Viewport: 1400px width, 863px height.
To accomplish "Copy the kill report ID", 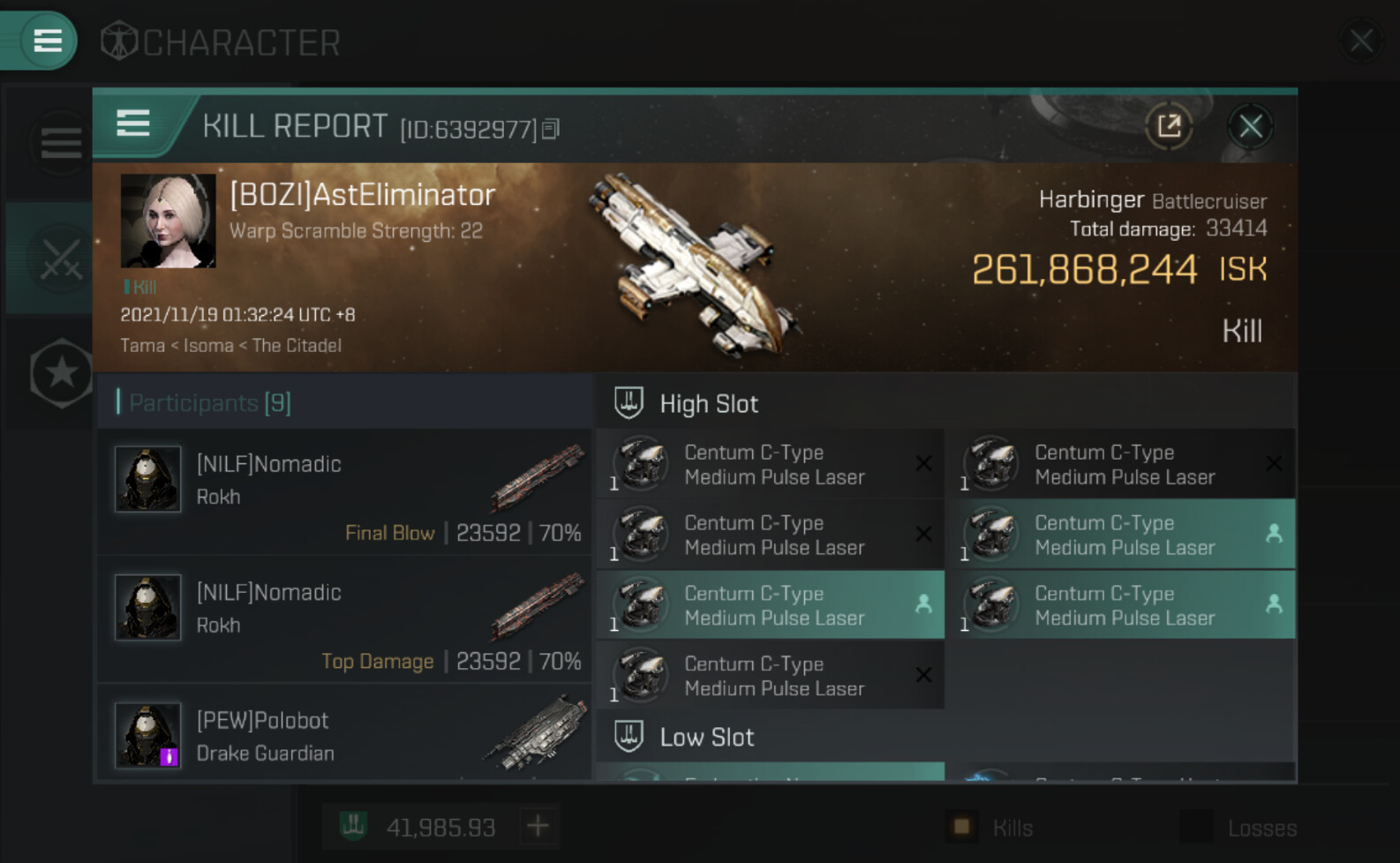I will [551, 130].
